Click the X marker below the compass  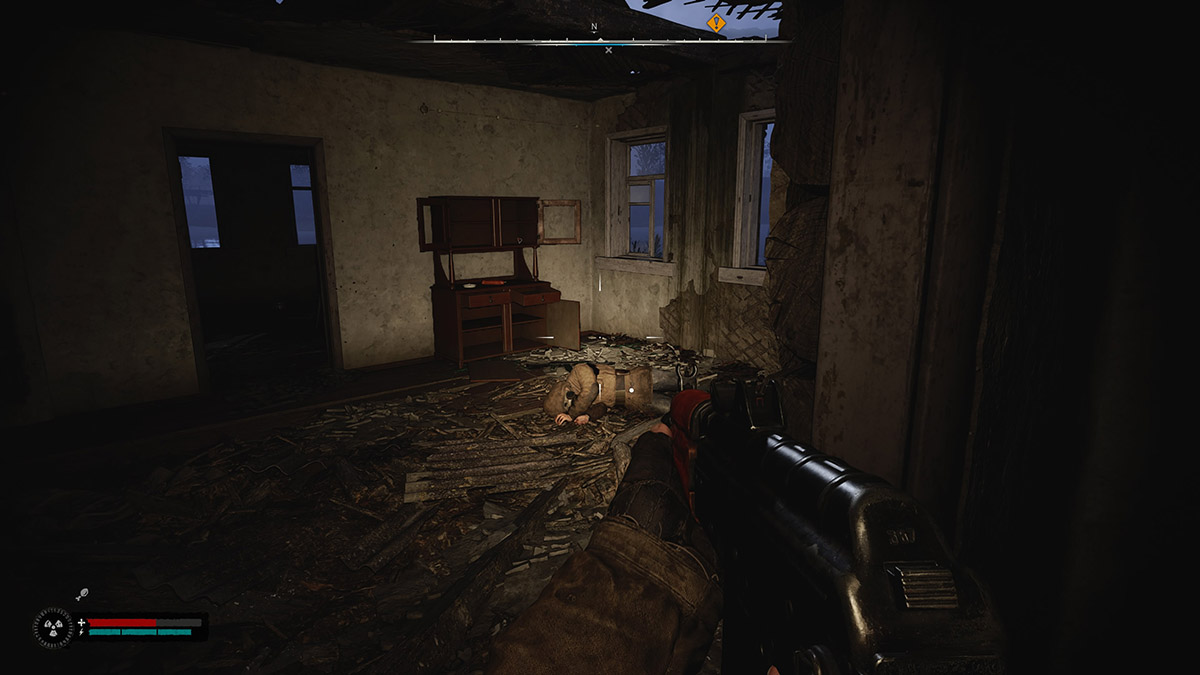pos(608,50)
